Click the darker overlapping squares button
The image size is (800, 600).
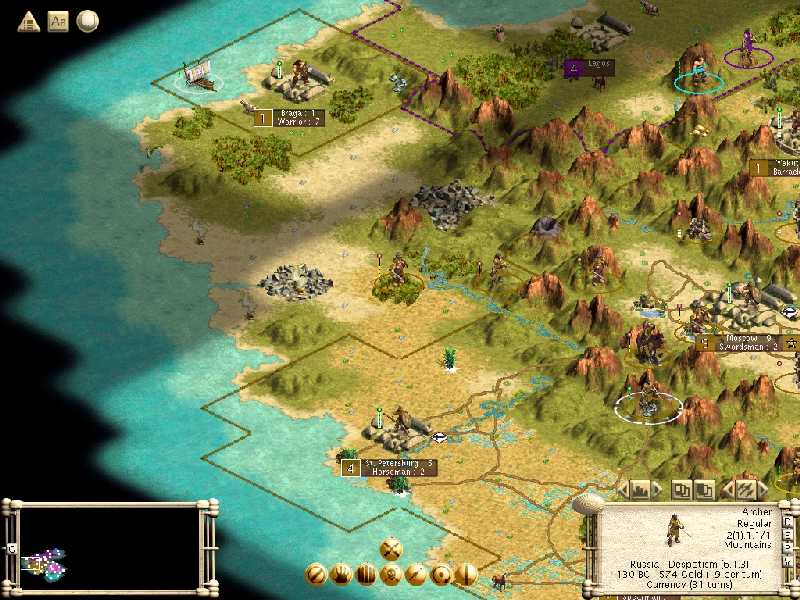tap(705, 489)
